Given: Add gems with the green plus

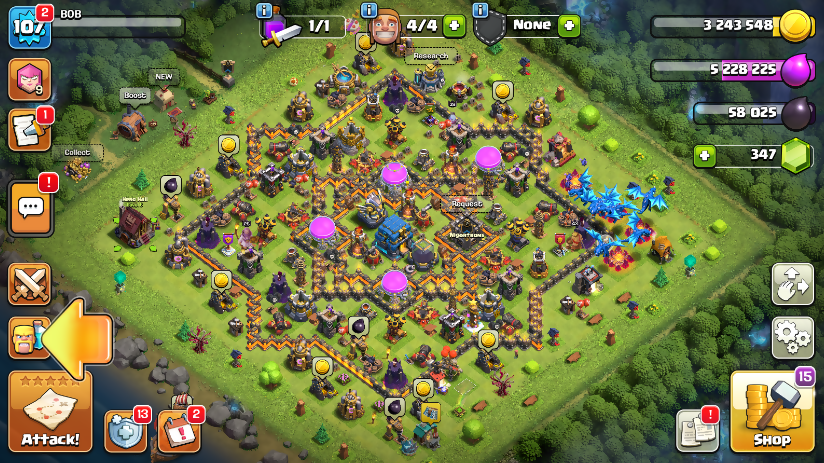Looking at the screenshot, I should 706,156.
